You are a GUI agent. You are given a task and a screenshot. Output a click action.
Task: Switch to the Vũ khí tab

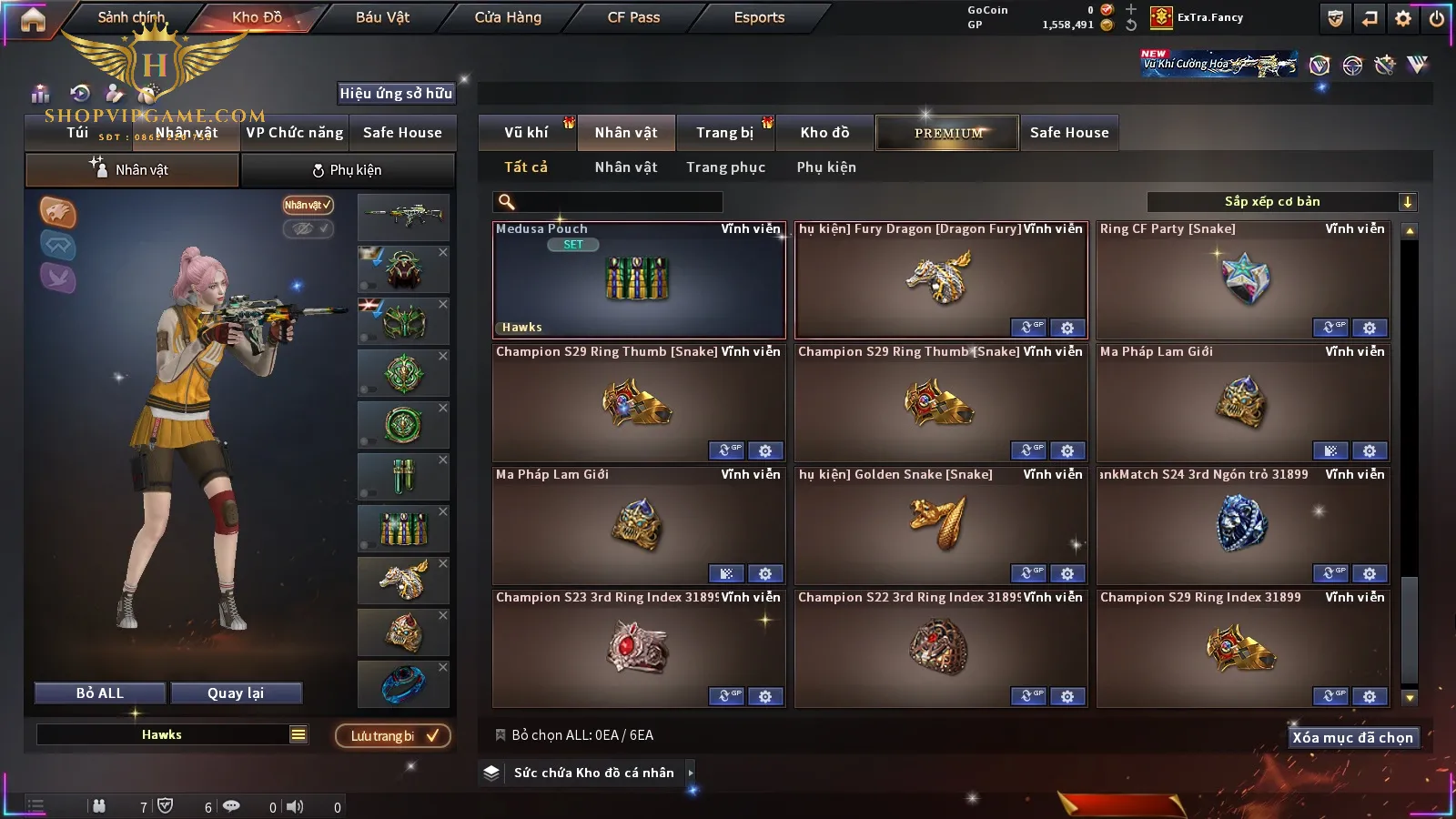click(x=526, y=133)
